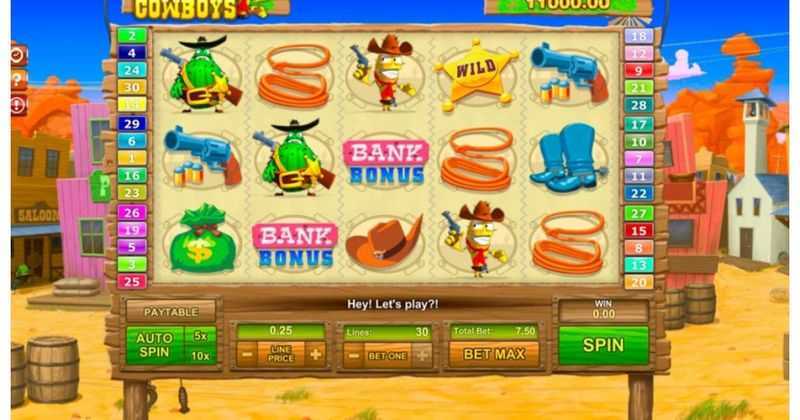The height and width of the screenshot is (420, 800).
Task: Open the PAYTABLE
Action: 171,313
